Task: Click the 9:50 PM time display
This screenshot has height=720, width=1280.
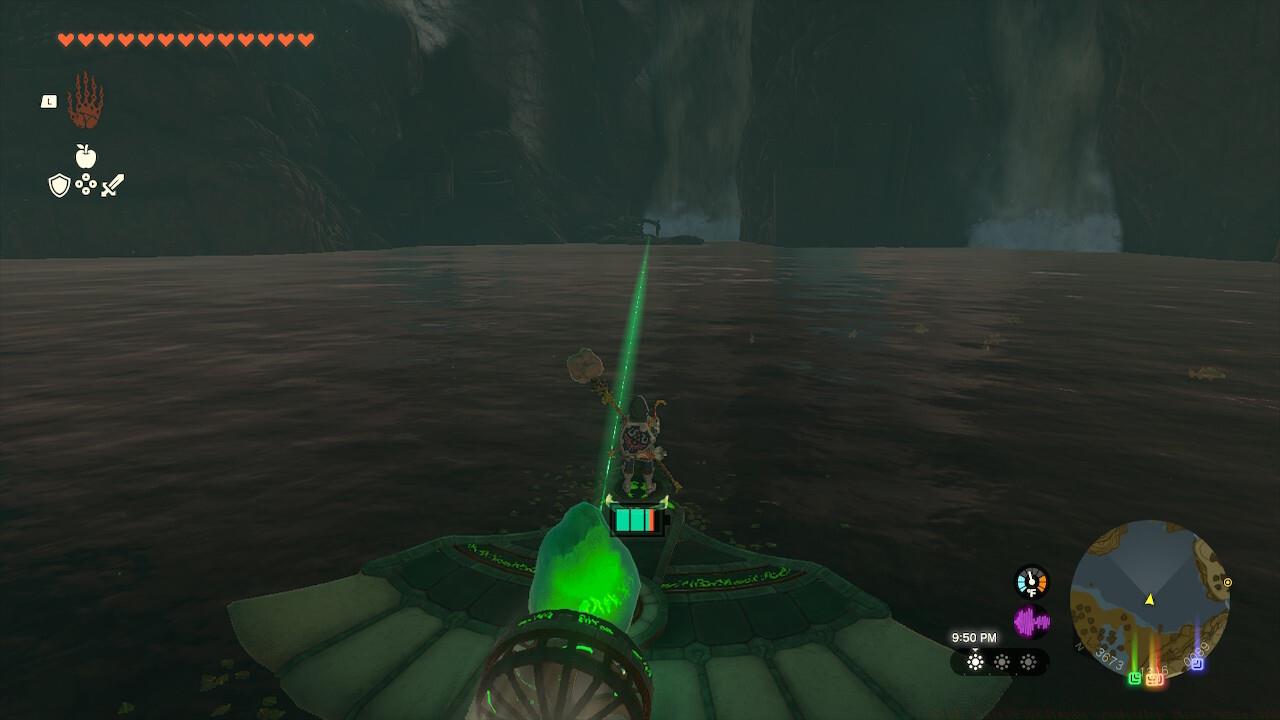Action: (x=974, y=637)
